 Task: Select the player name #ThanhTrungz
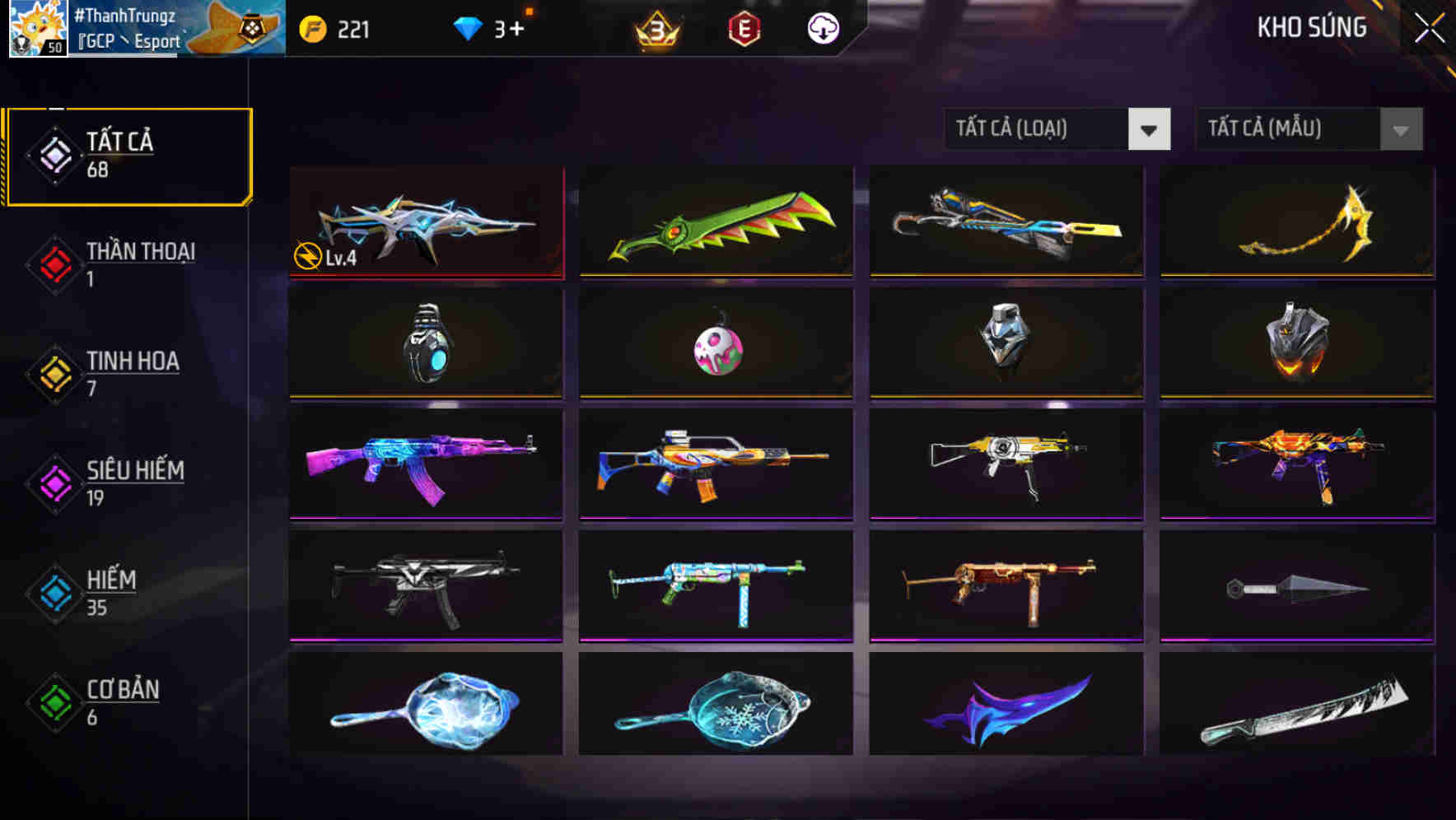click(x=126, y=14)
